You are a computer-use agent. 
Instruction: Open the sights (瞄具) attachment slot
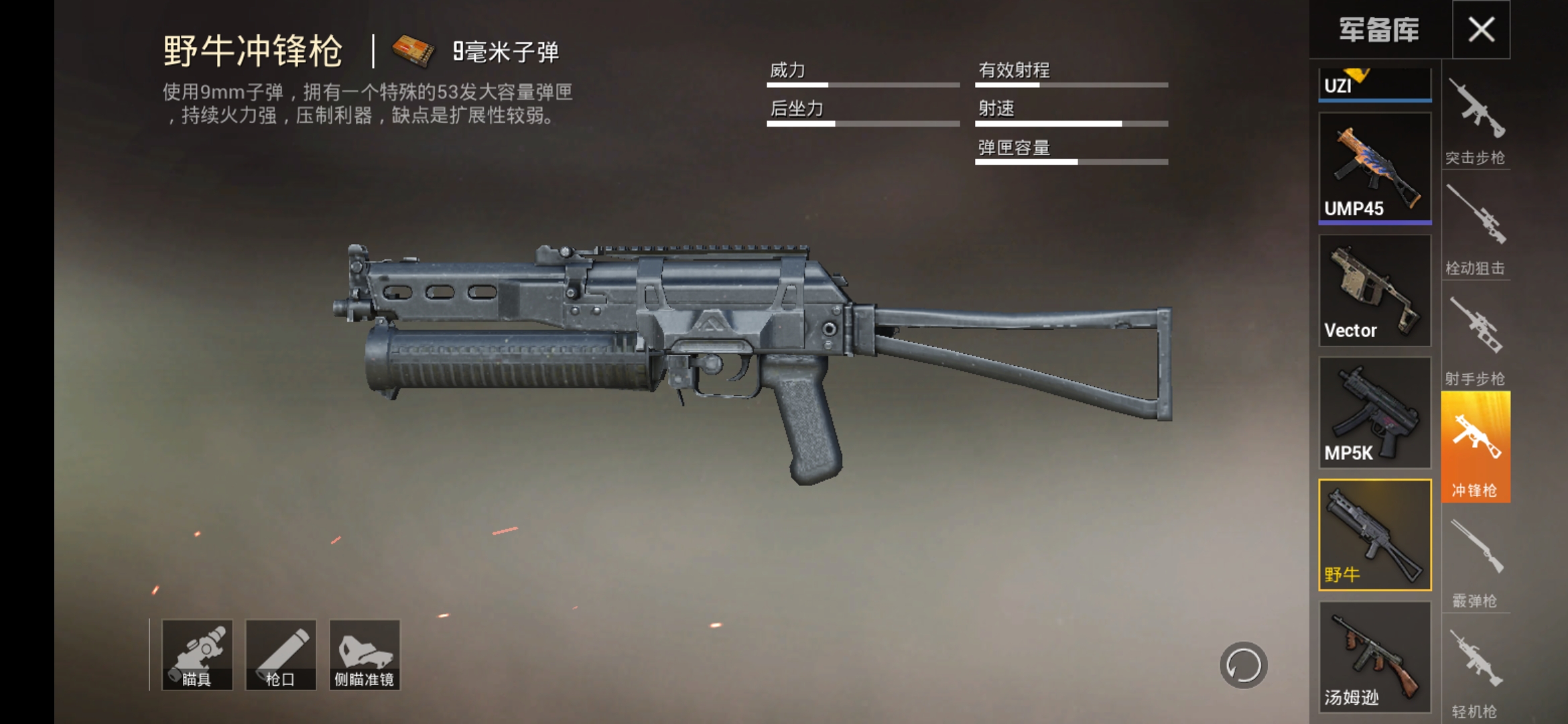point(197,654)
